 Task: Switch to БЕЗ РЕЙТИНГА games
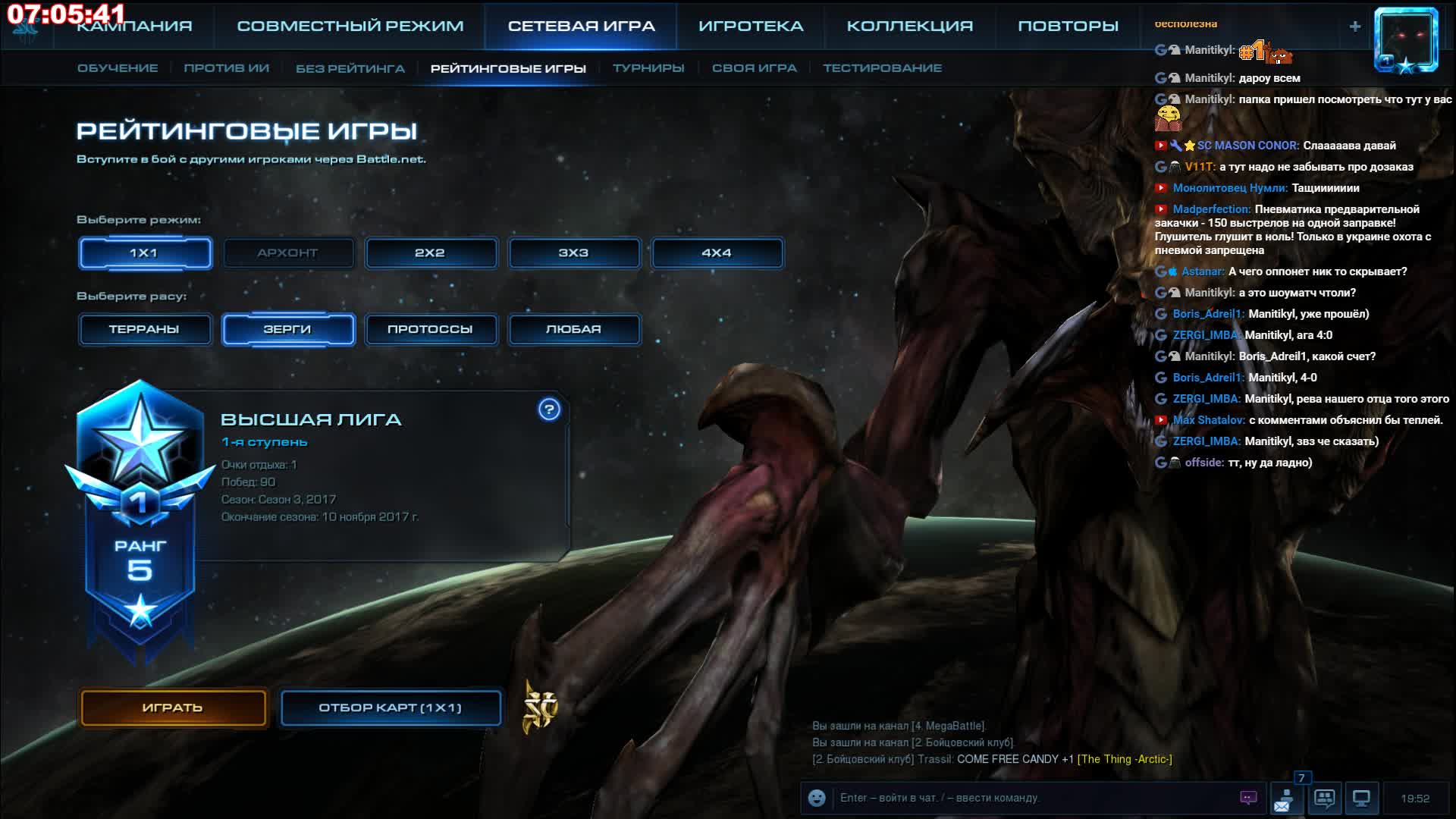pos(350,68)
